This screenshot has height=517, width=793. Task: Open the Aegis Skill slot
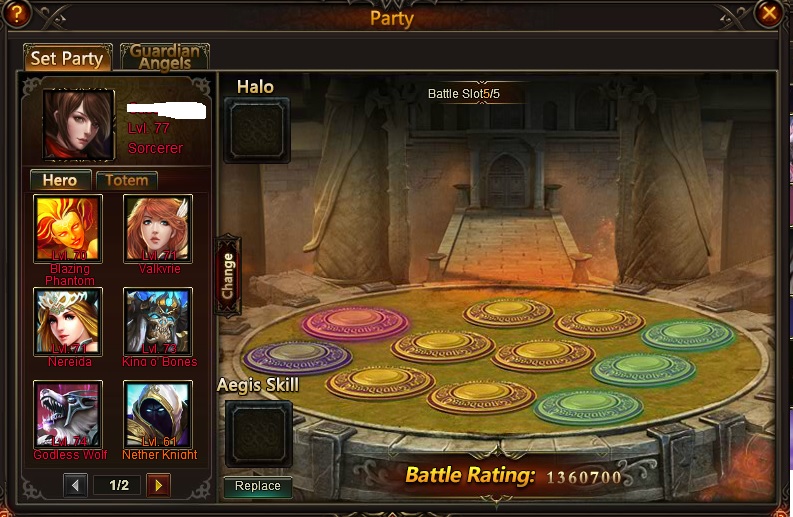[258, 433]
